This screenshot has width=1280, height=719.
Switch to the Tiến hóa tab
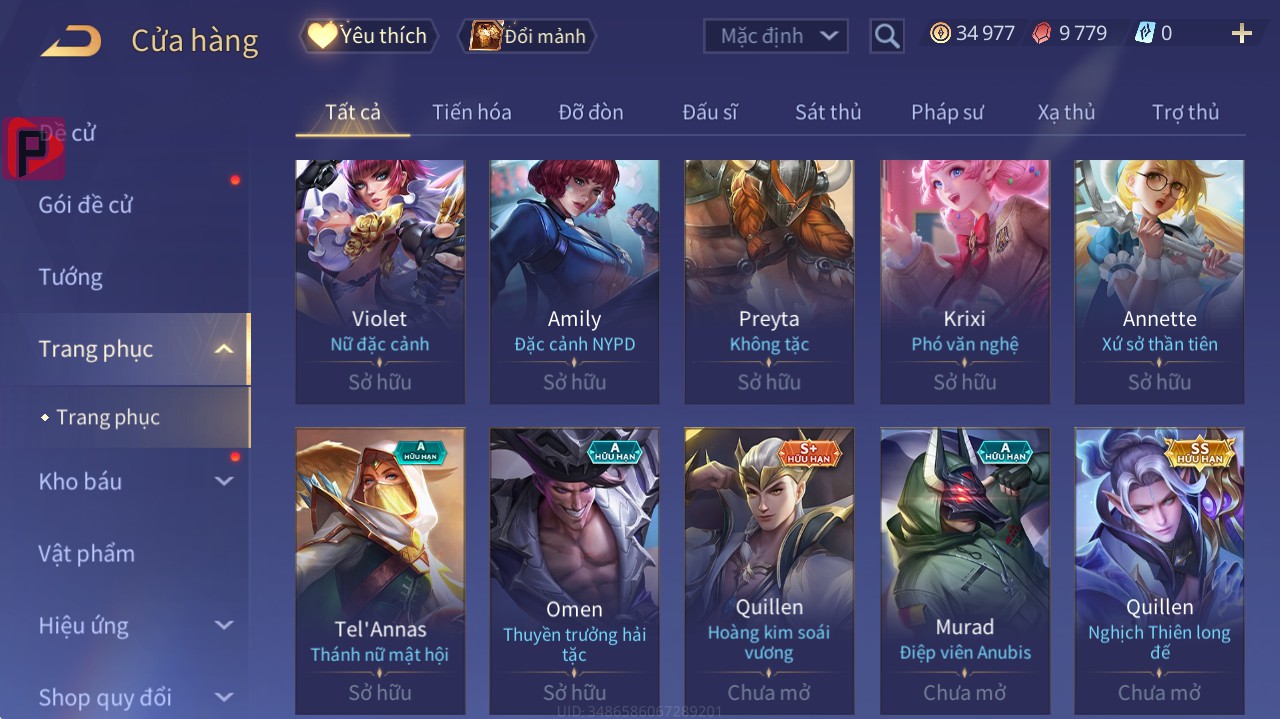click(471, 112)
